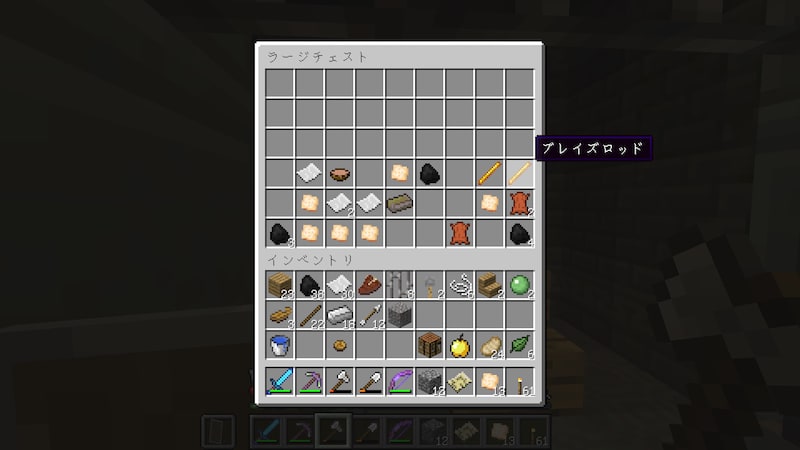This screenshot has width=800, height=450.
Task: Select the string stack in inventory
Action: 459,286
